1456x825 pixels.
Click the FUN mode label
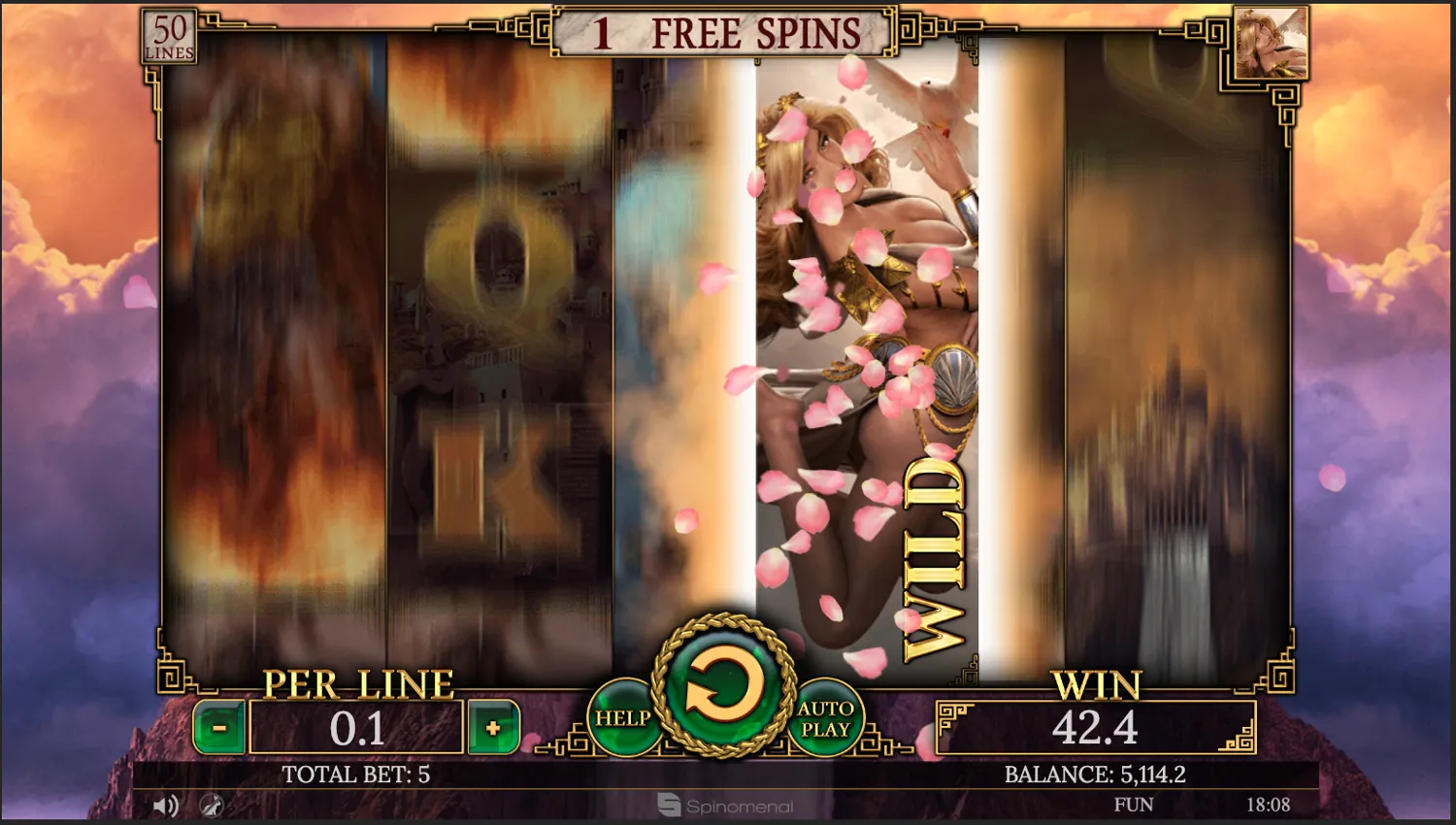(1132, 804)
